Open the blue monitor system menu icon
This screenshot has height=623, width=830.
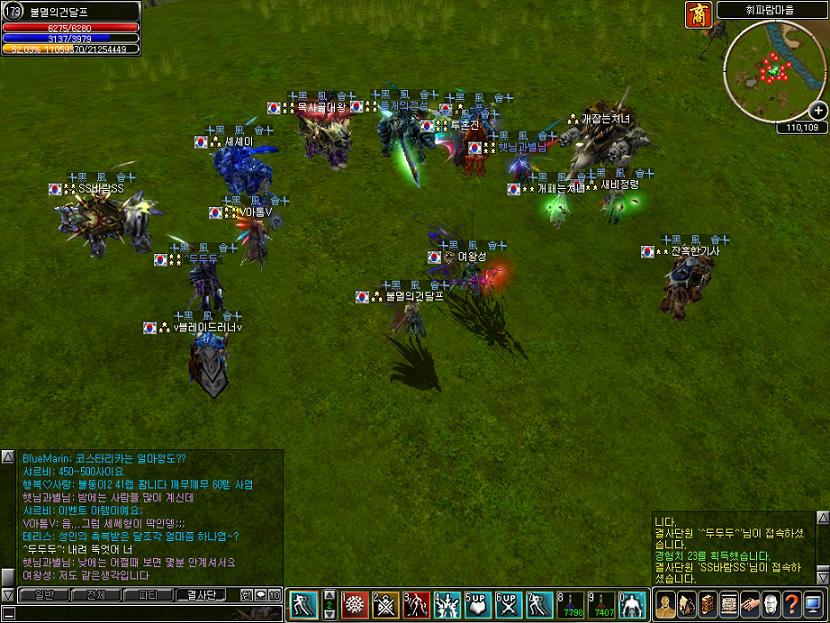point(811,604)
